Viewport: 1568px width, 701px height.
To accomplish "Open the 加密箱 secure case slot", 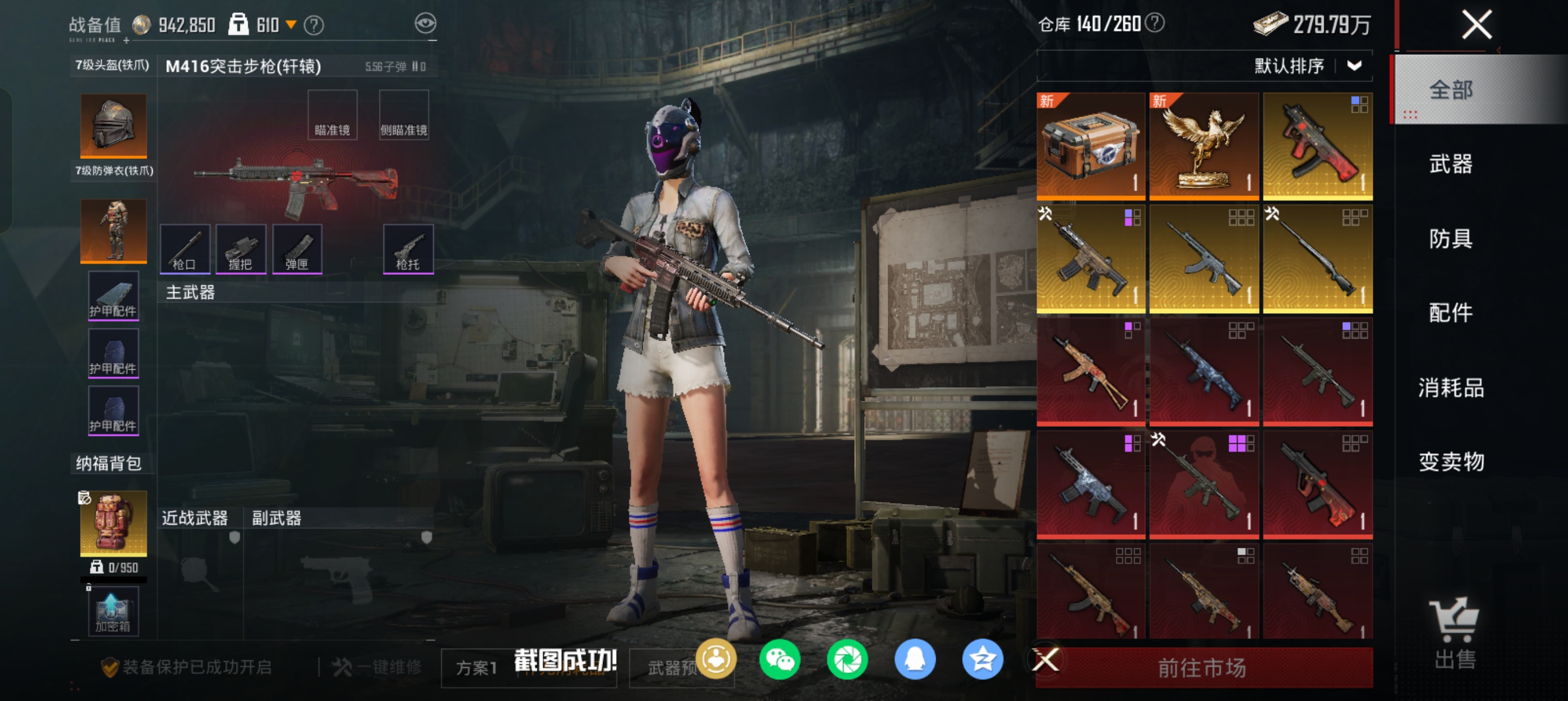I will tap(113, 612).
